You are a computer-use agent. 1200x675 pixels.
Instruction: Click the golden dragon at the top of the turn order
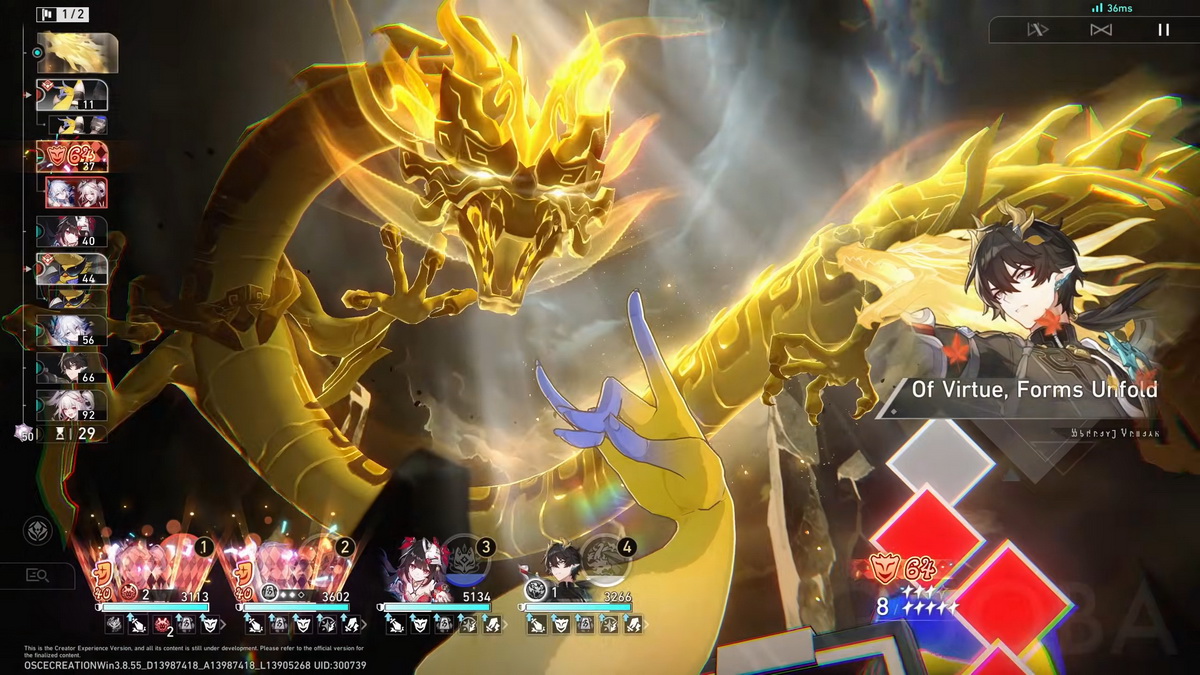77,53
